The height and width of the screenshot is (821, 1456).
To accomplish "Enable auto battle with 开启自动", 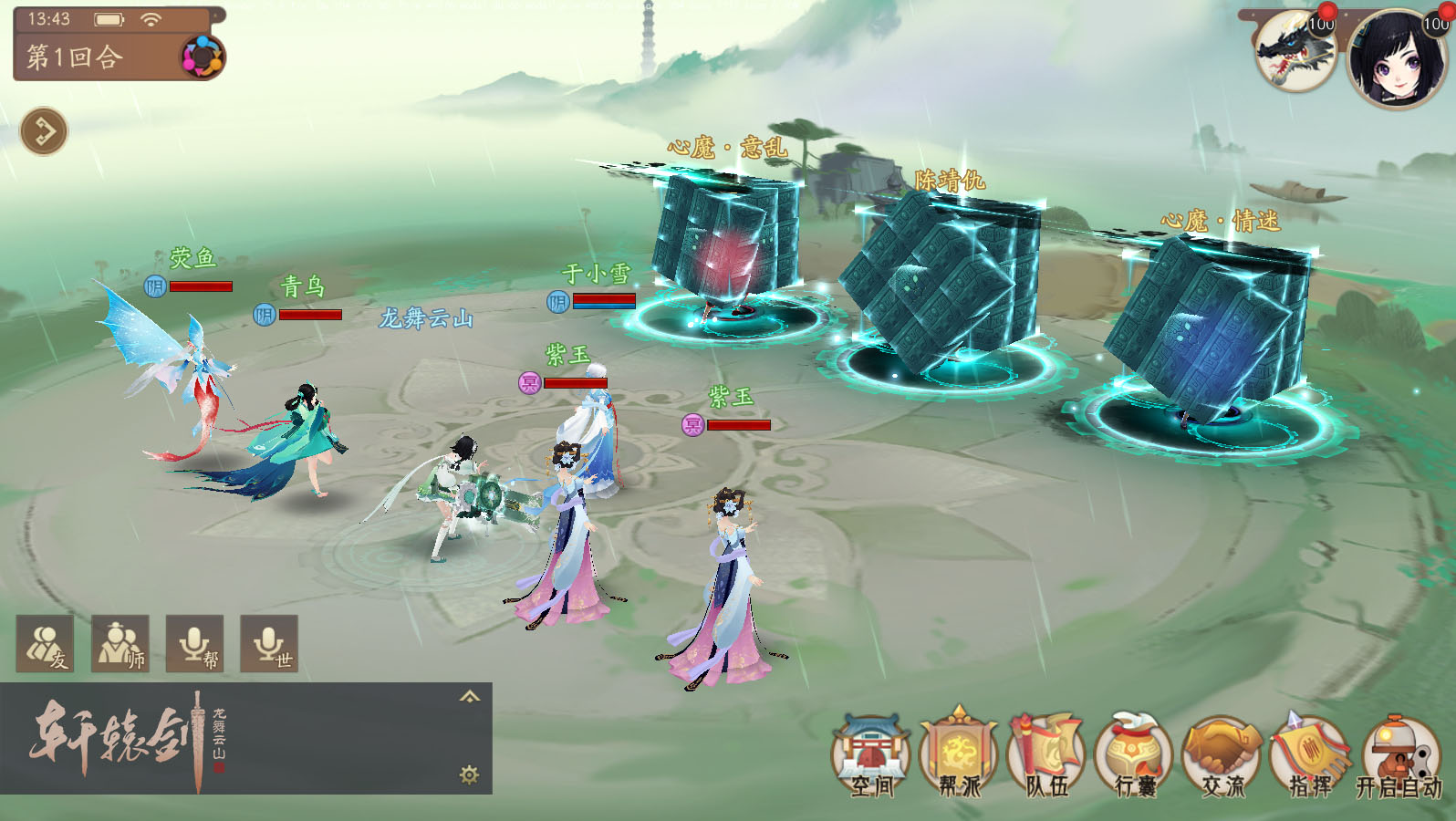I will (x=1399, y=757).
